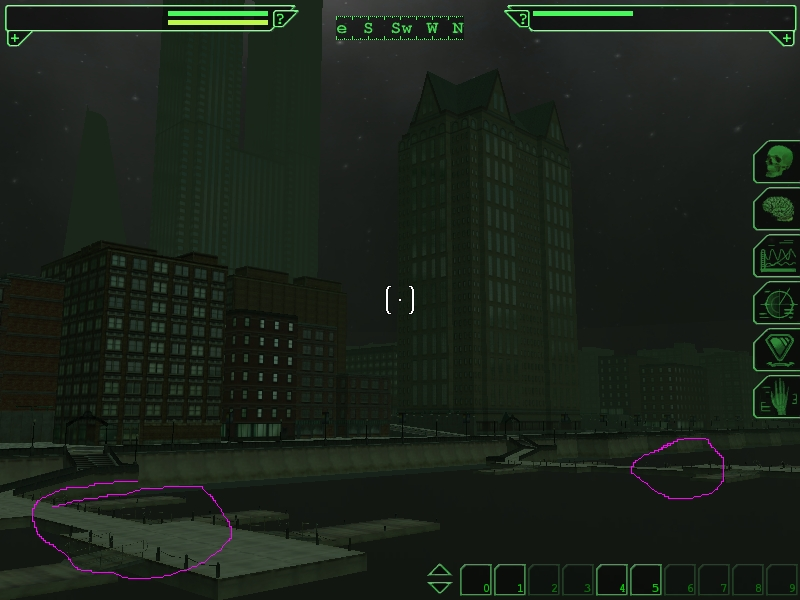Click the question mark on the right status panel
This screenshot has width=800, height=600.
pos(521,18)
